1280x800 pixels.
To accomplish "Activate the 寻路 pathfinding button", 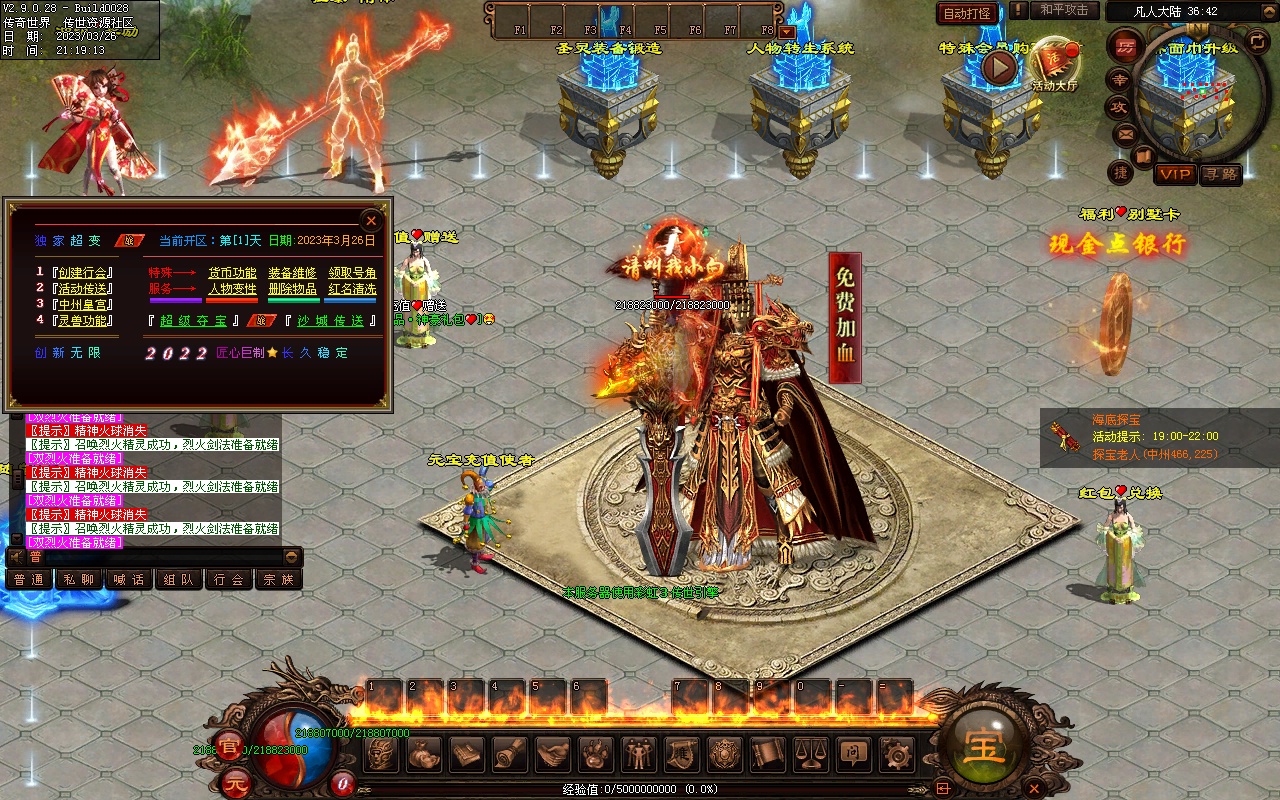I will coord(1220,174).
